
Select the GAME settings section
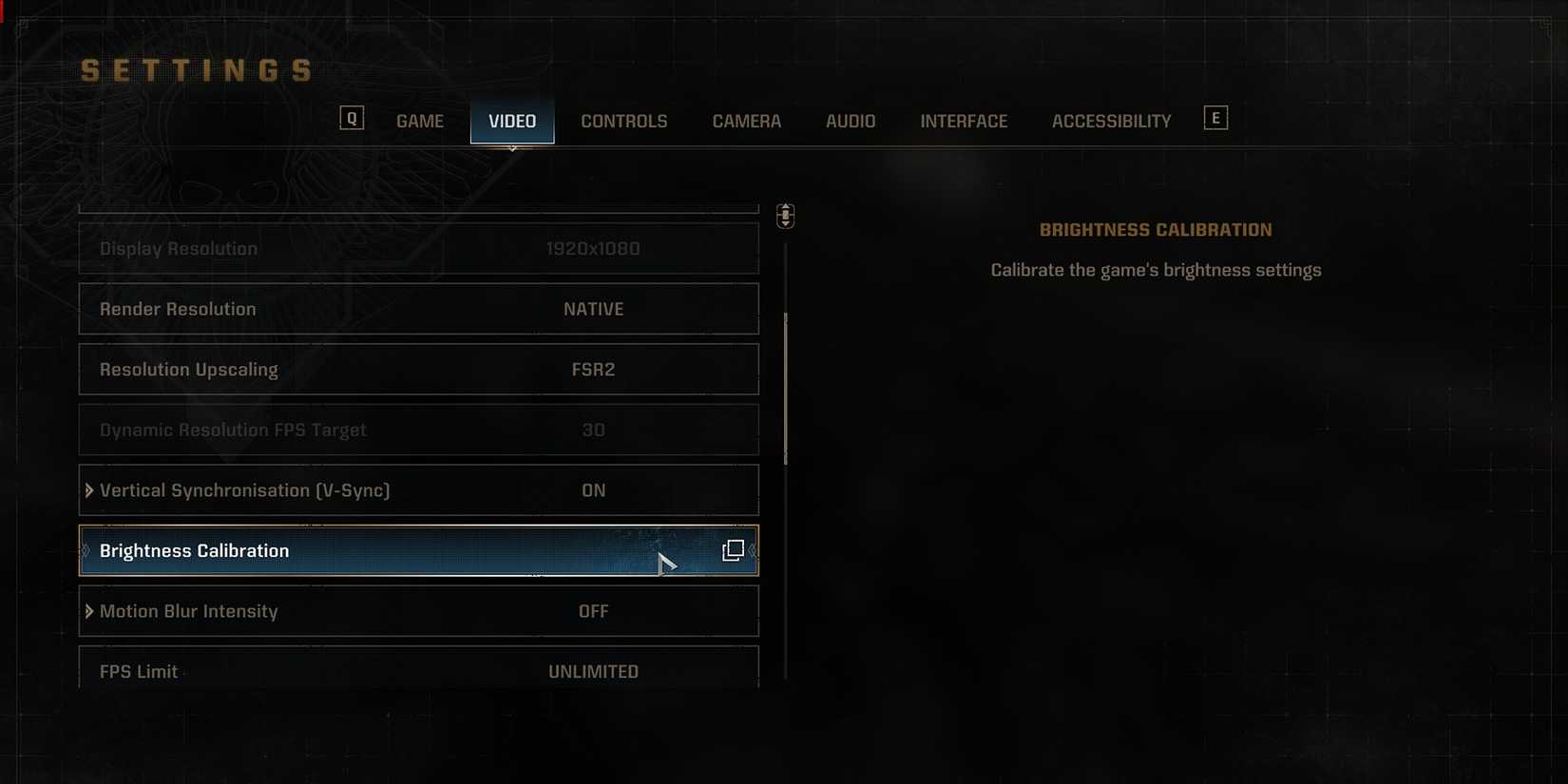point(419,121)
